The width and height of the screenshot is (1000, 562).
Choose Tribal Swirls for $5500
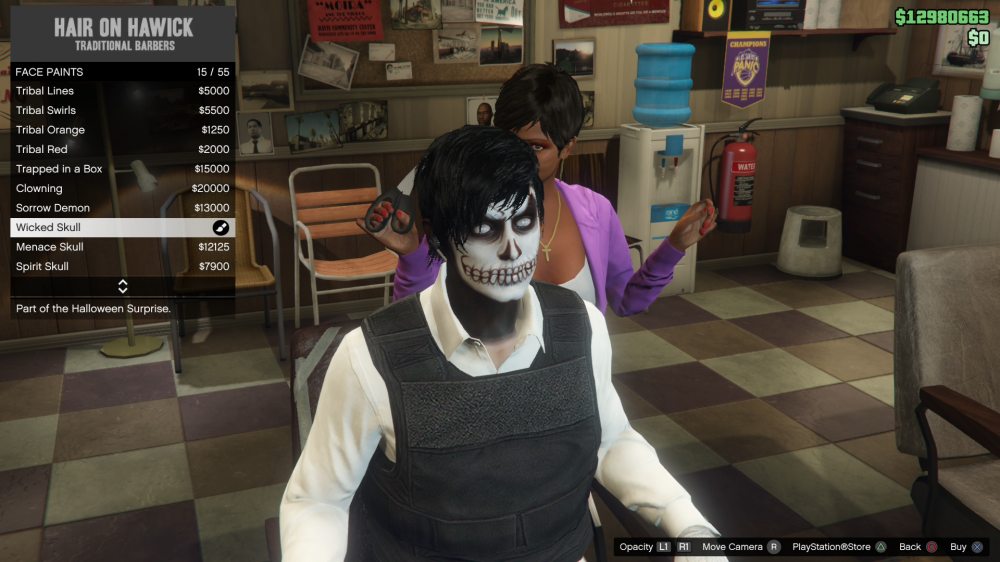point(122,110)
